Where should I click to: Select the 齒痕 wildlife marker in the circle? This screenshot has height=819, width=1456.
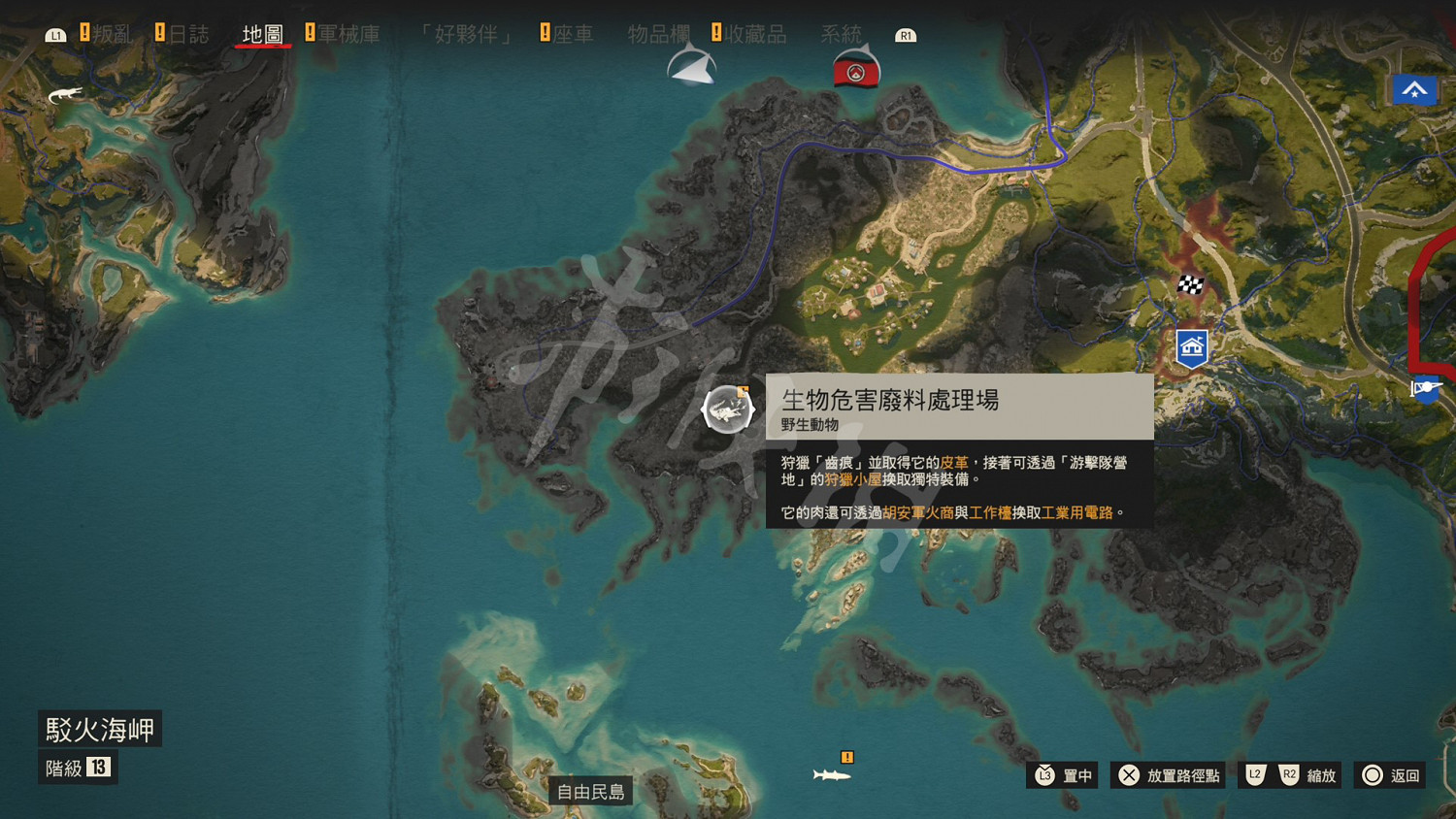click(x=726, y=409)
